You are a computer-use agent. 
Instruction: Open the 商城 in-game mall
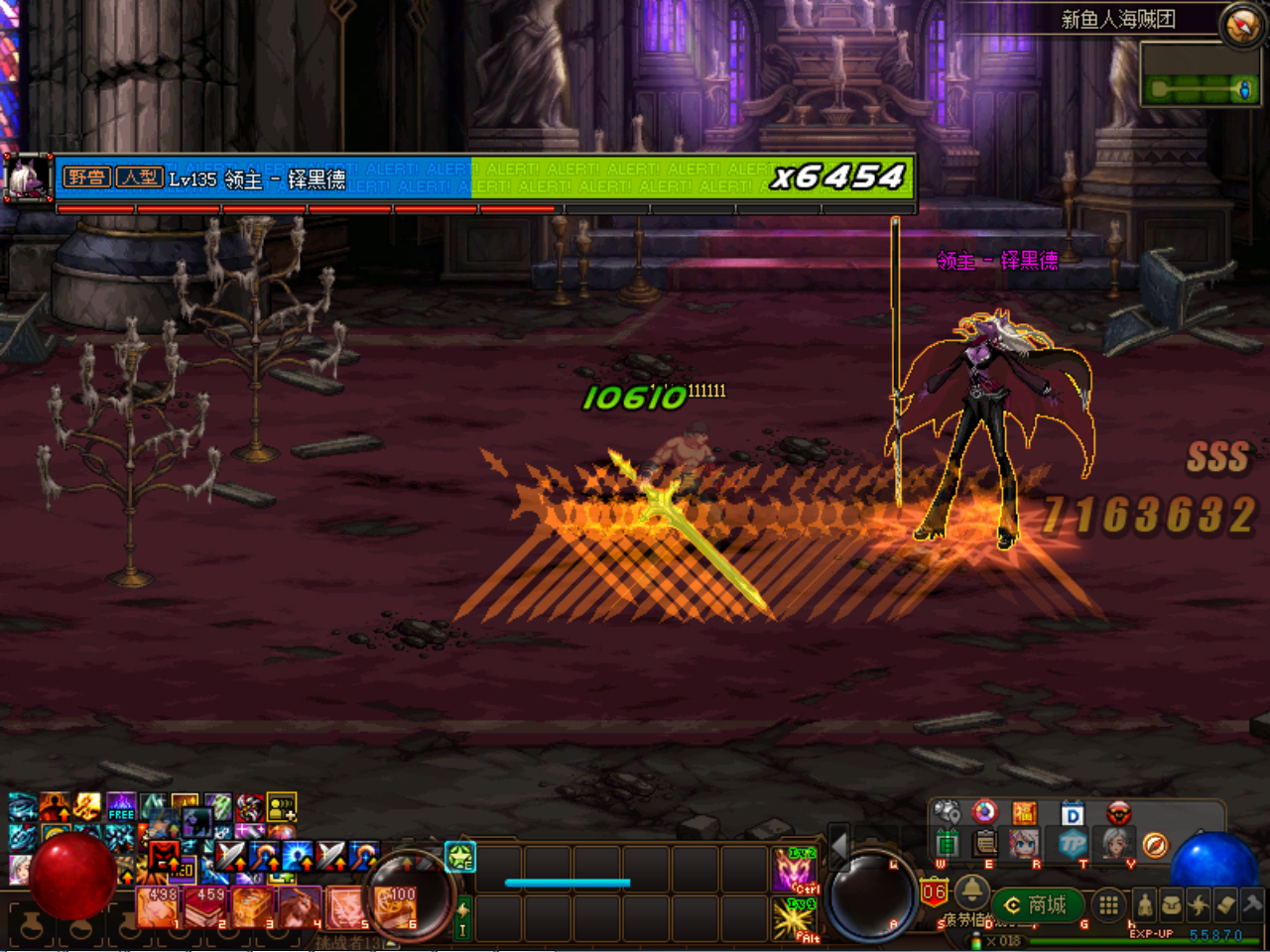[x=1037, y=904]
